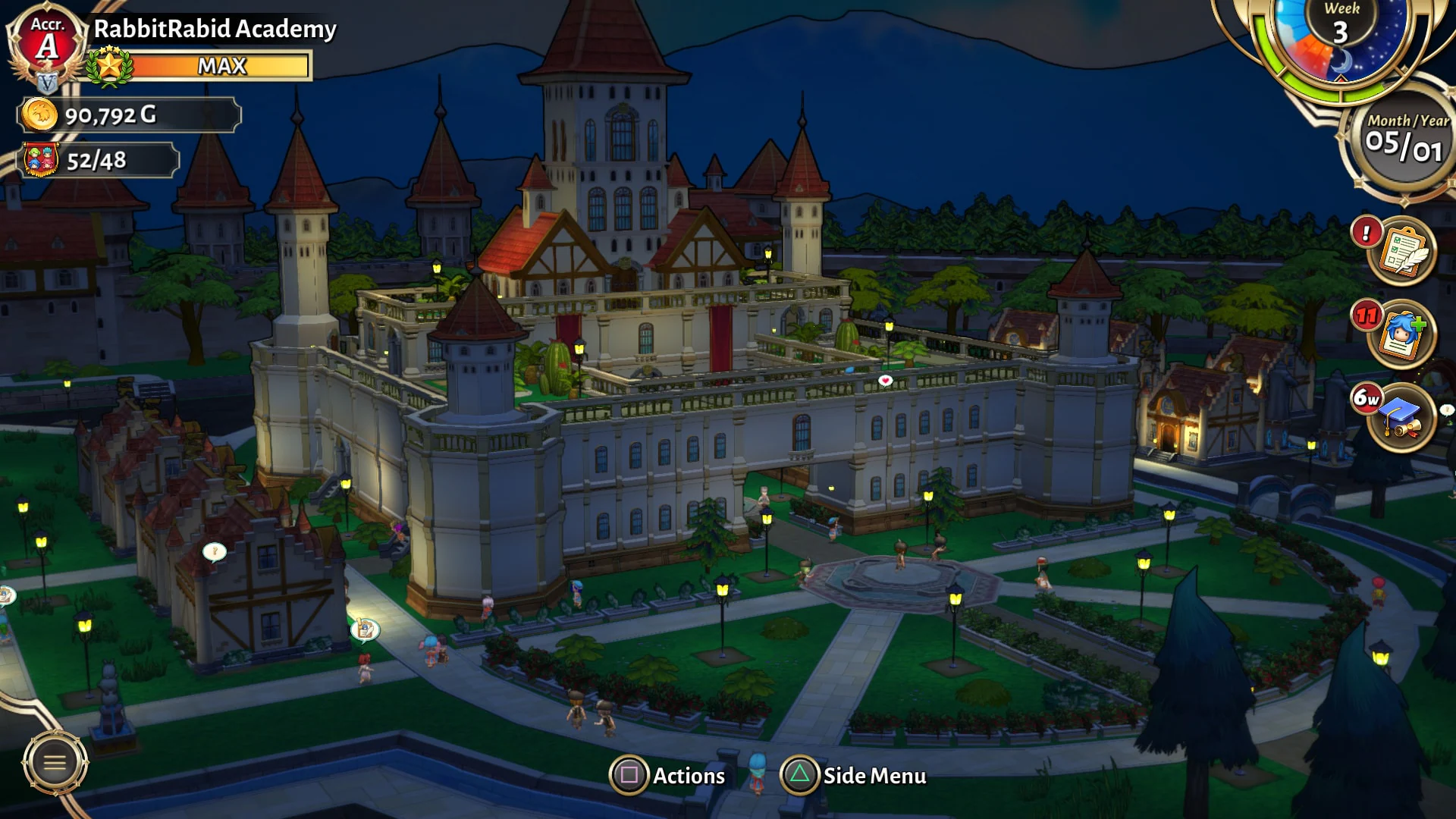Click the heart bubble above the castle balcony
Image resolution: width=1456 pixels, height=819 pixels.
pos(884,378)
